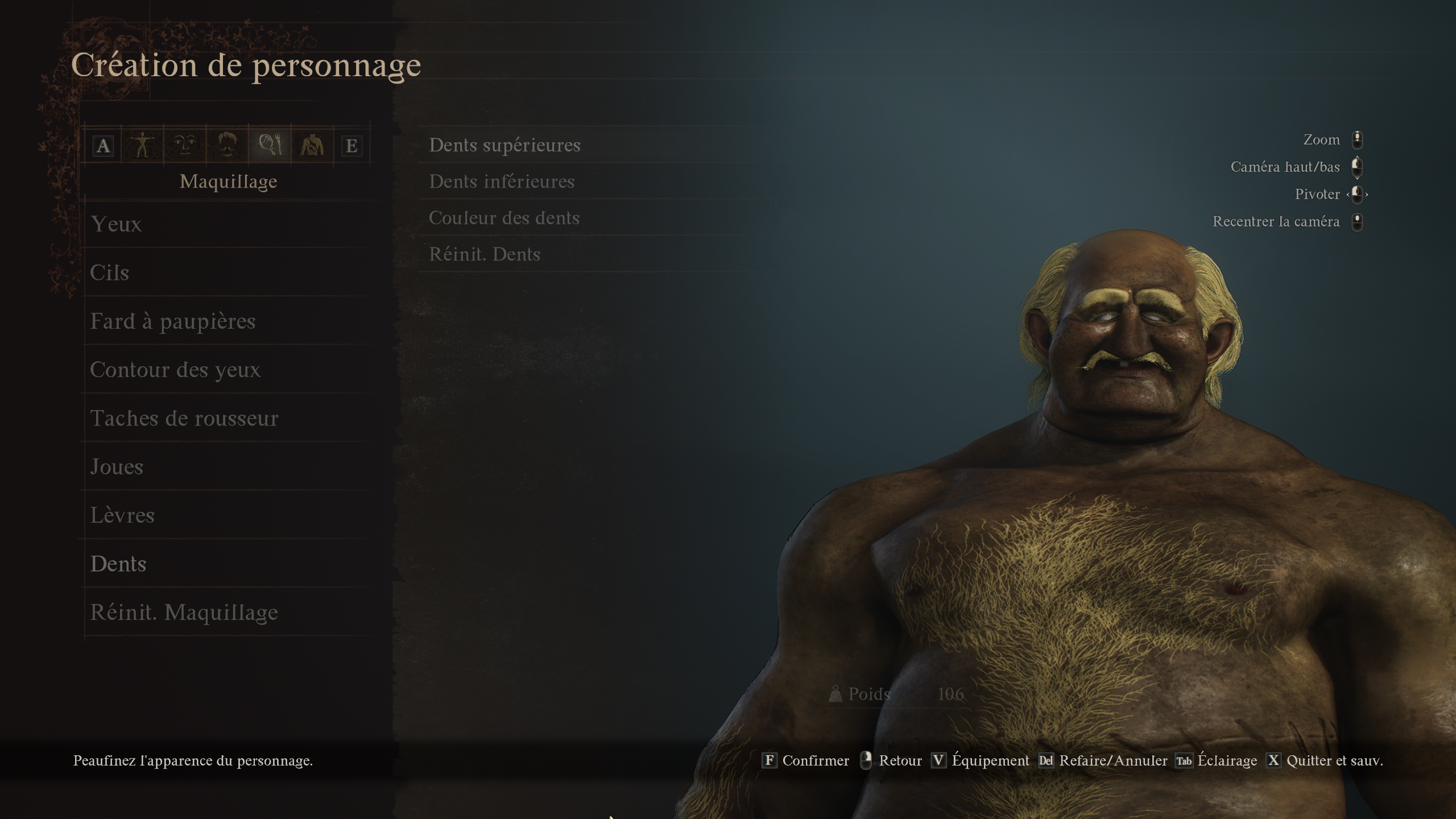Open the Couleur des dents picker
1456x819 pixels.
point(505,218)
